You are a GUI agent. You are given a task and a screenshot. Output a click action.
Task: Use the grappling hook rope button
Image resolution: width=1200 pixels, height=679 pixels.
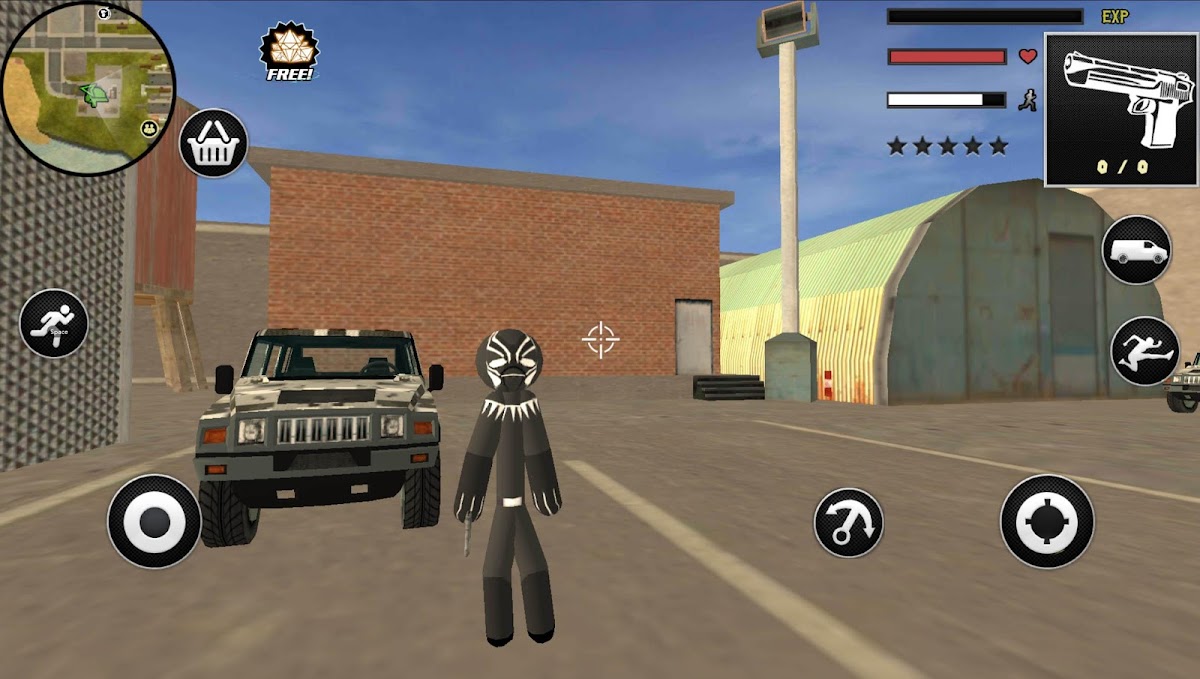pos(848,522)
